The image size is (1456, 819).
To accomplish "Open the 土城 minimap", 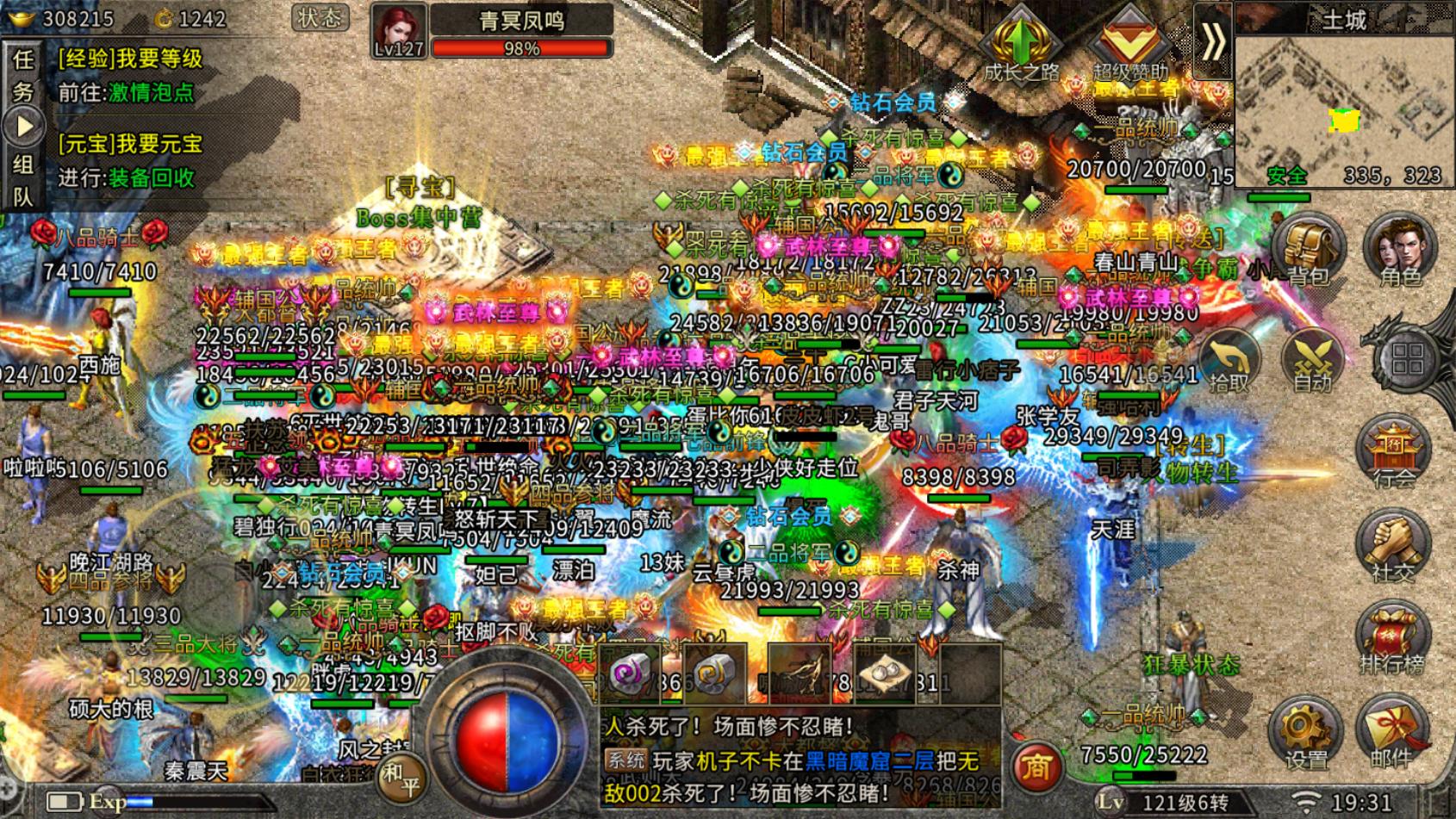I will tap(1344, 103).
